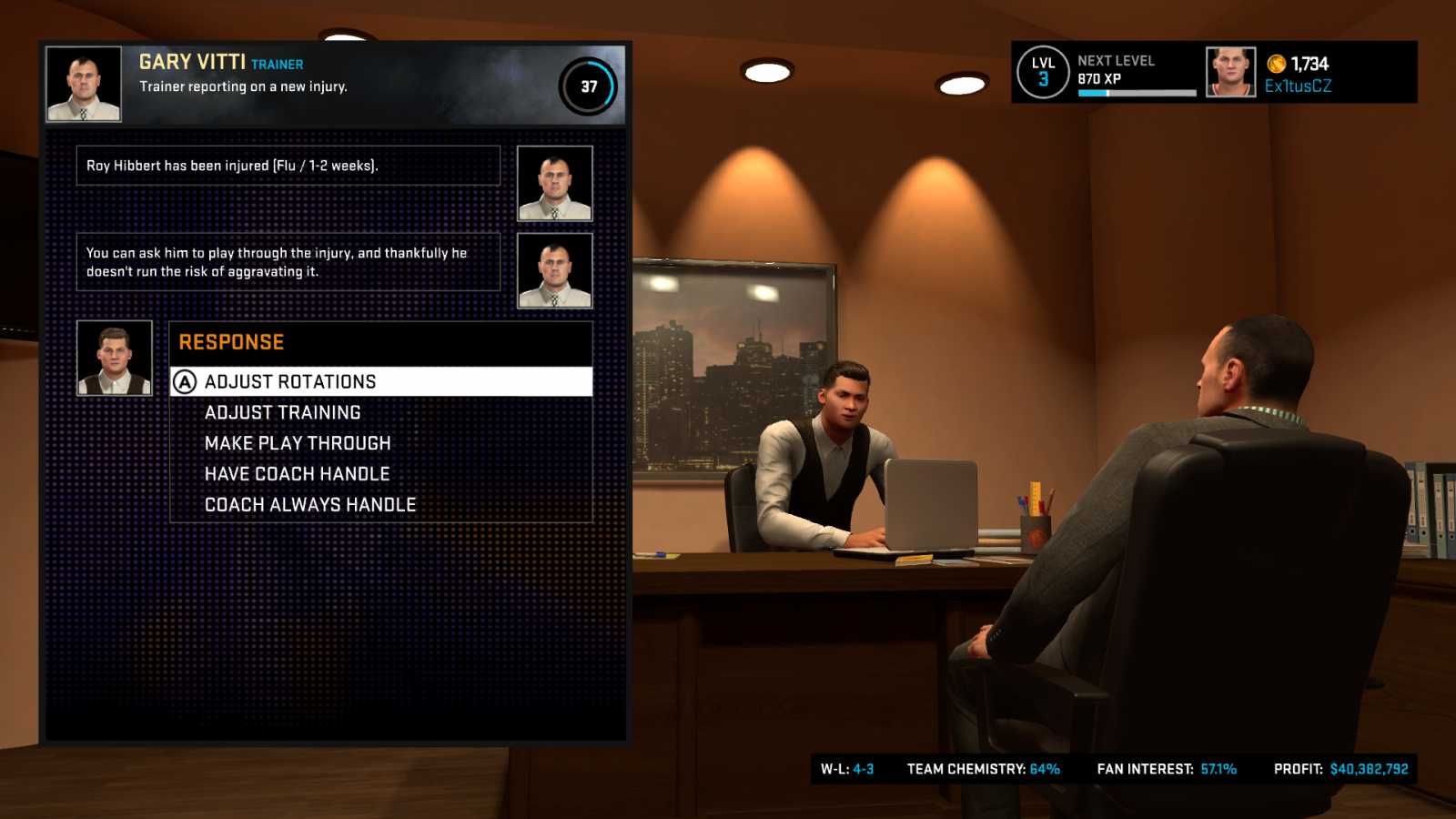
Task: Click the 37 countdown timer circle
Action: tap(589, 86)
